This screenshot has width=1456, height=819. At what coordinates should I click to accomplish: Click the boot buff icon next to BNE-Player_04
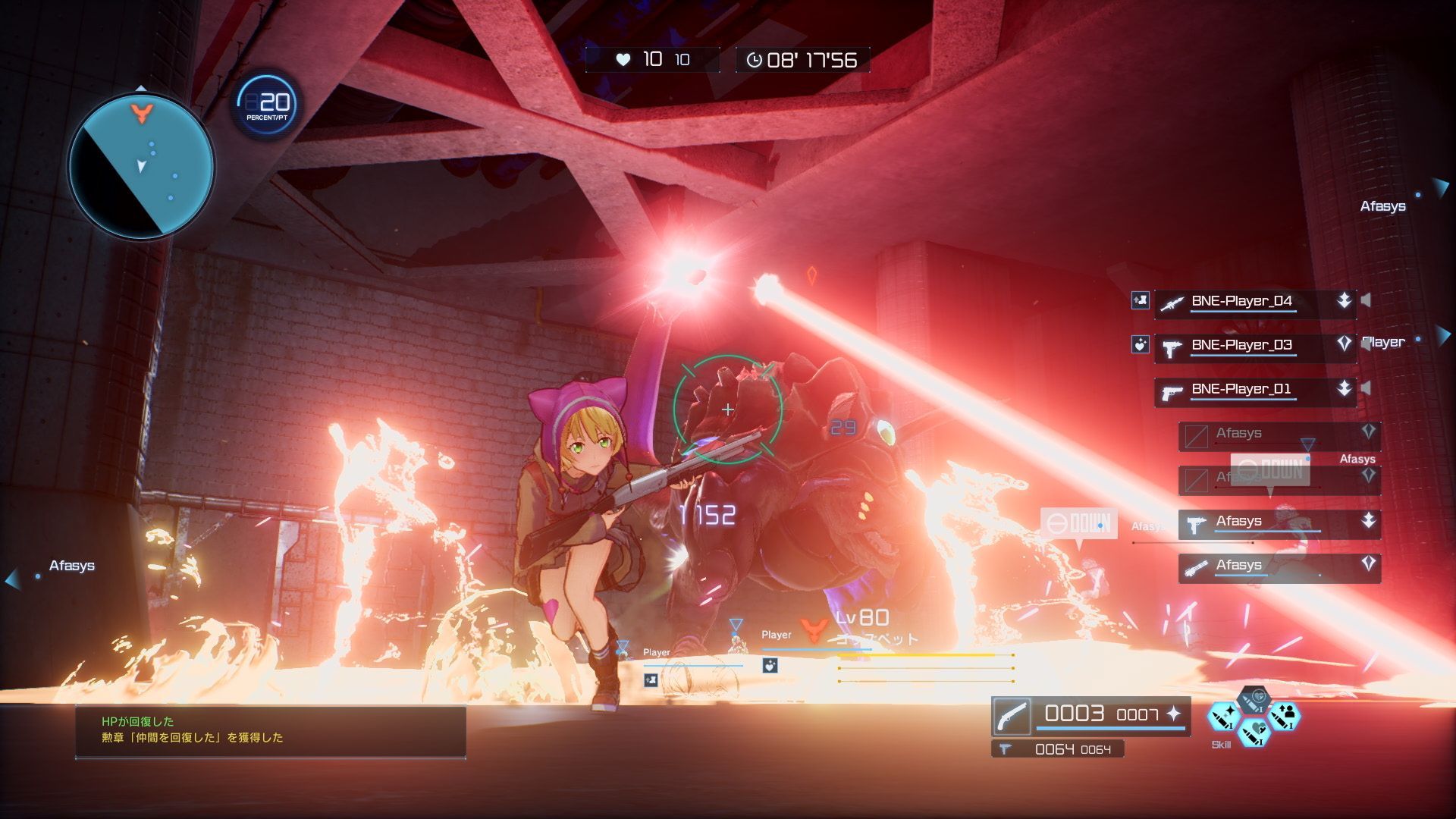(1140, 300)
